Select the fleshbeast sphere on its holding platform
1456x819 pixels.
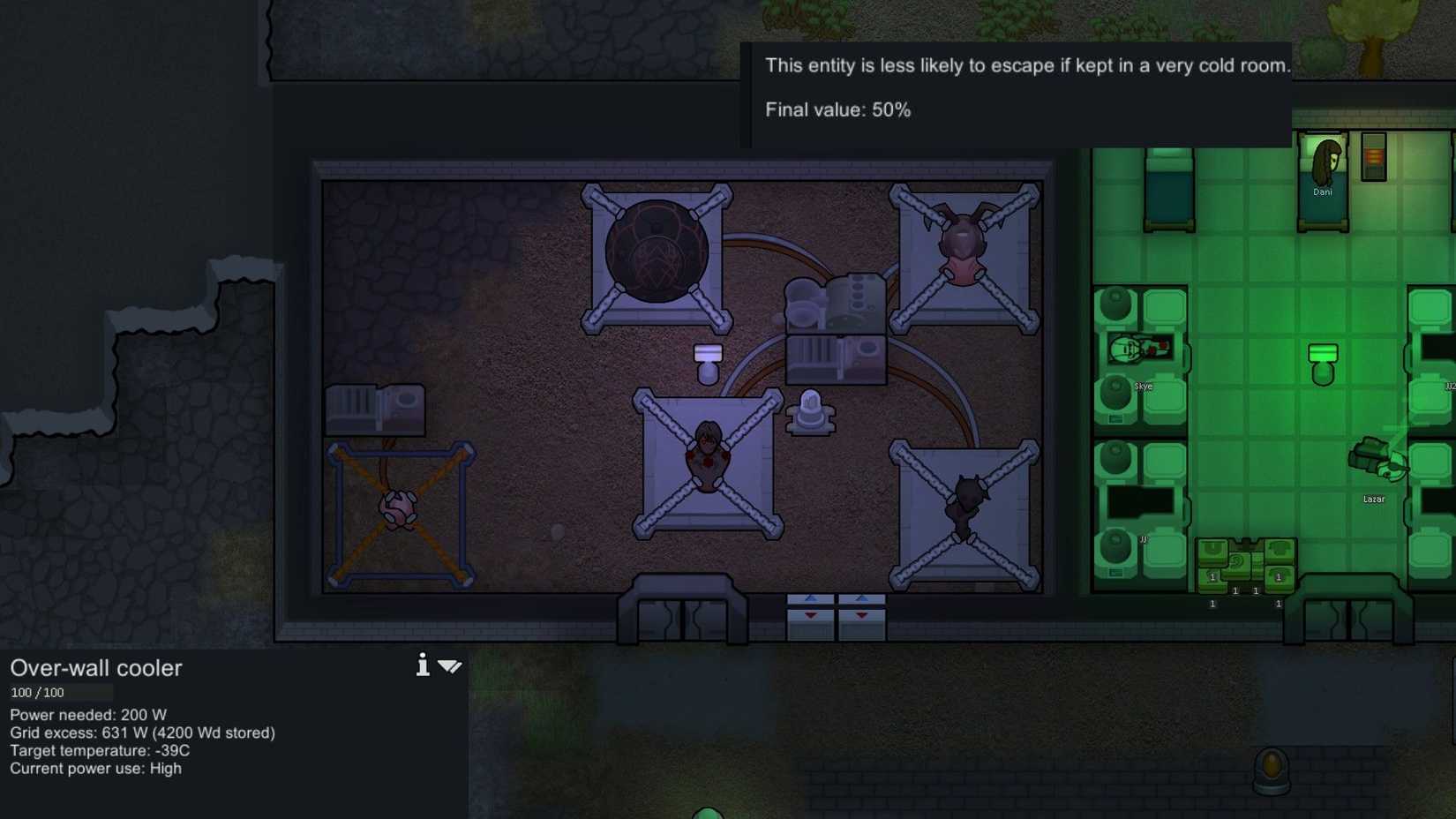[656, 252]
